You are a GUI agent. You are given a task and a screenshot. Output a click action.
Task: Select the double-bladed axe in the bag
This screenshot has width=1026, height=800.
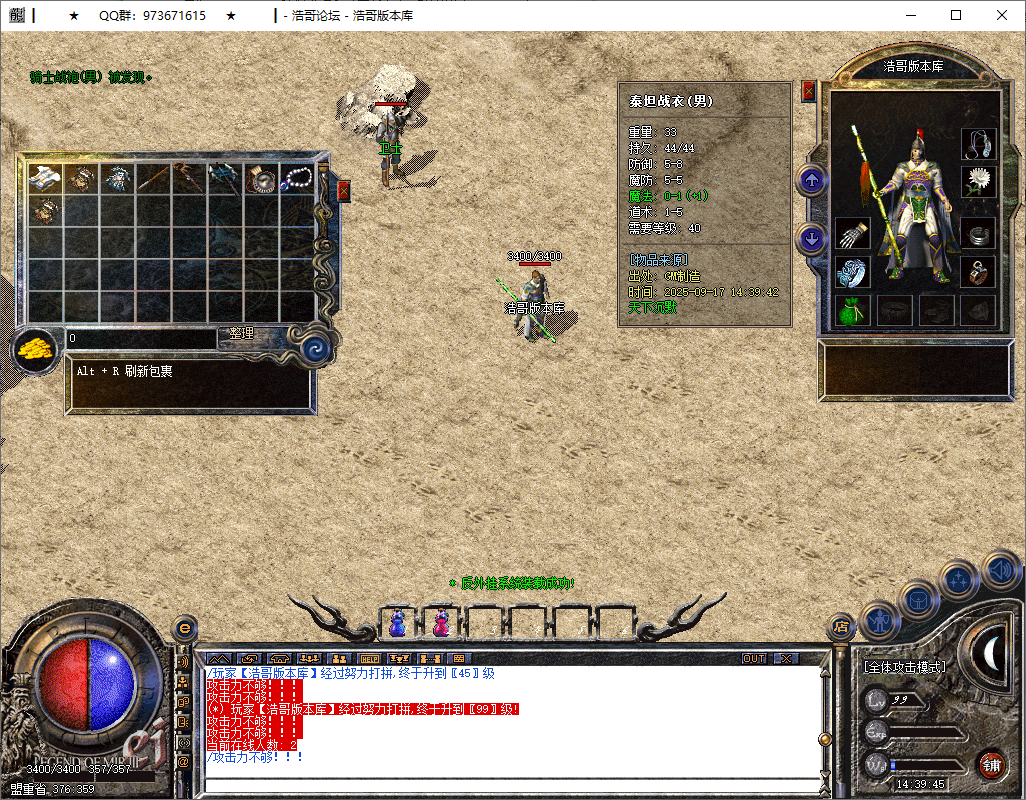(223, 179)
